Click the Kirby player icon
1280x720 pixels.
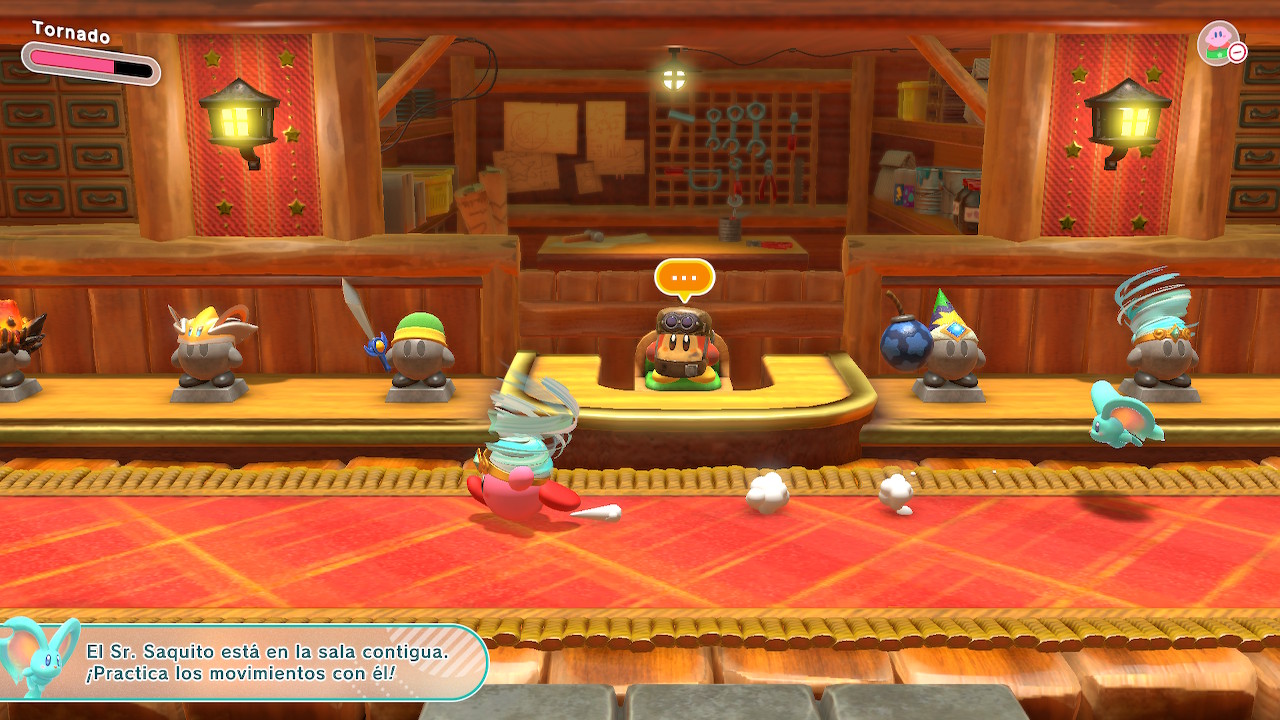[1217, 43]
